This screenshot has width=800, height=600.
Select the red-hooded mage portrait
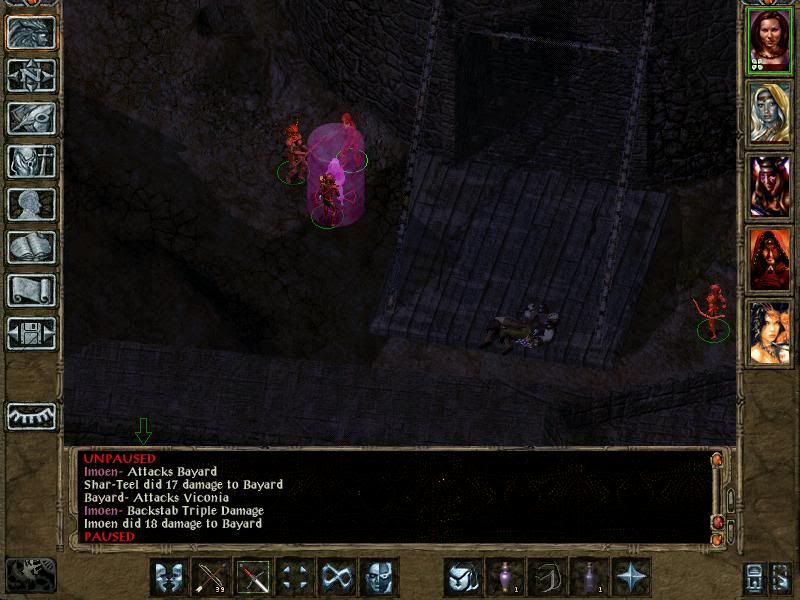pos(770,260)
